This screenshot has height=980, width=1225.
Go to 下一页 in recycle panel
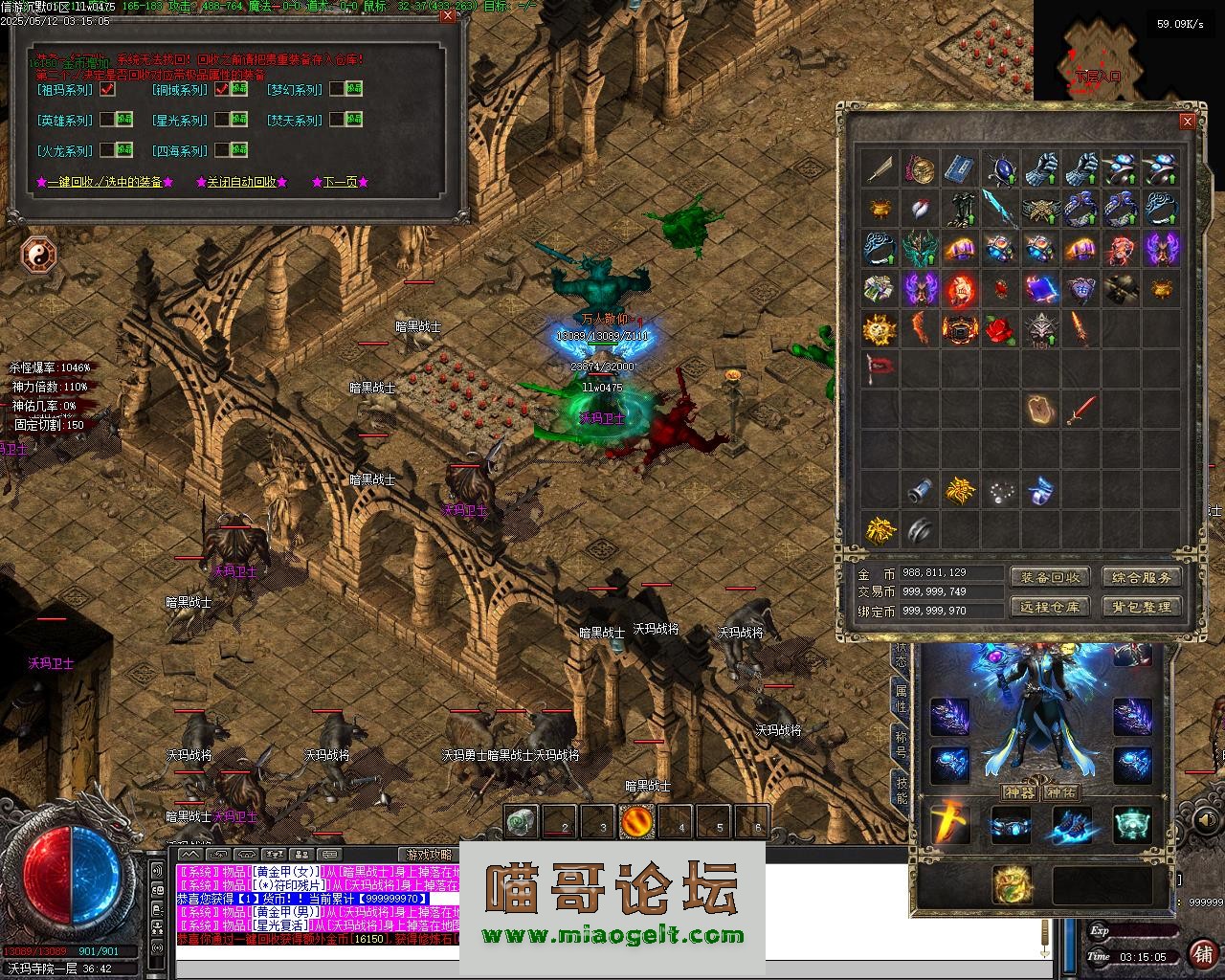[340, 182]
